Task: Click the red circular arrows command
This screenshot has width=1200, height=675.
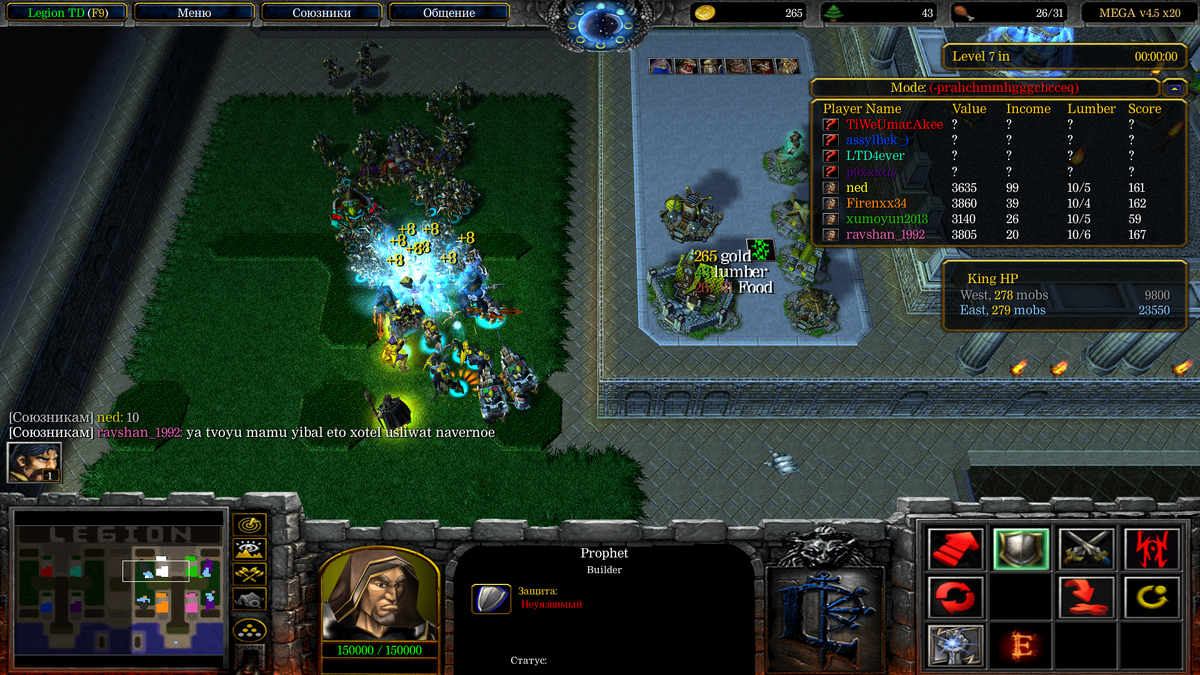Action: click(955, 597)
